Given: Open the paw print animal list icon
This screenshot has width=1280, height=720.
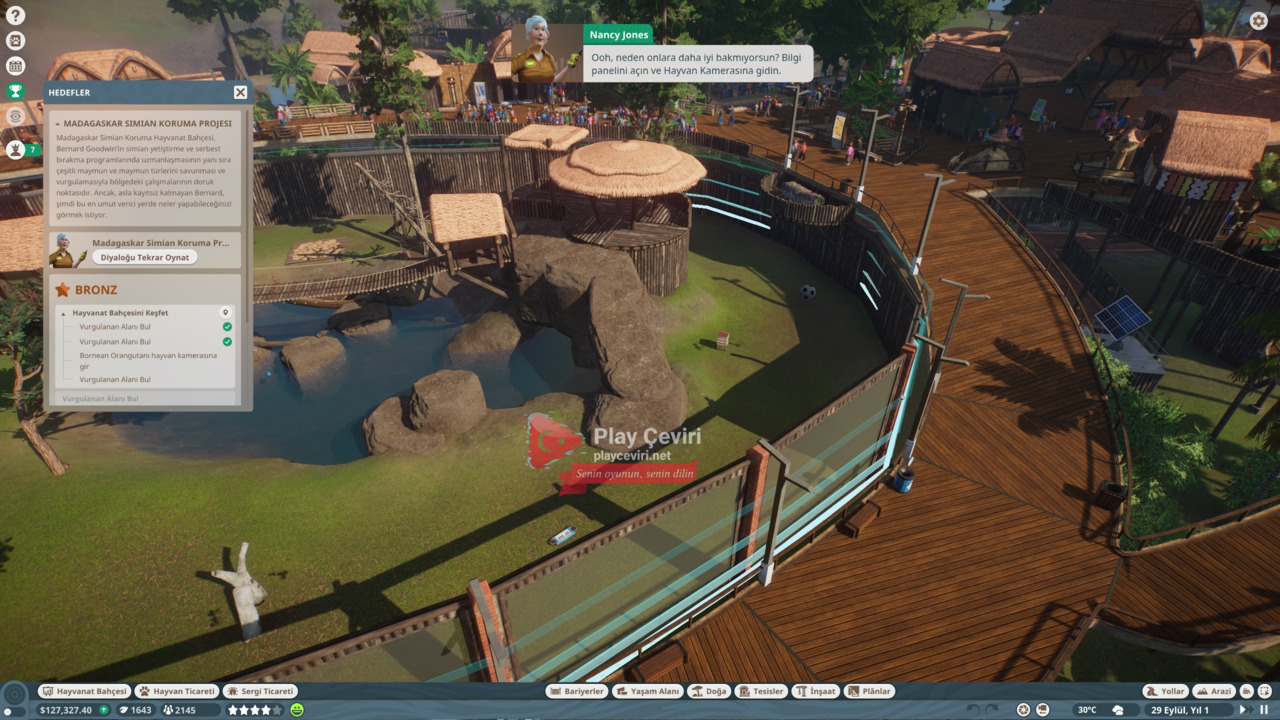Looking at the screenshot, I should (15, 41).
